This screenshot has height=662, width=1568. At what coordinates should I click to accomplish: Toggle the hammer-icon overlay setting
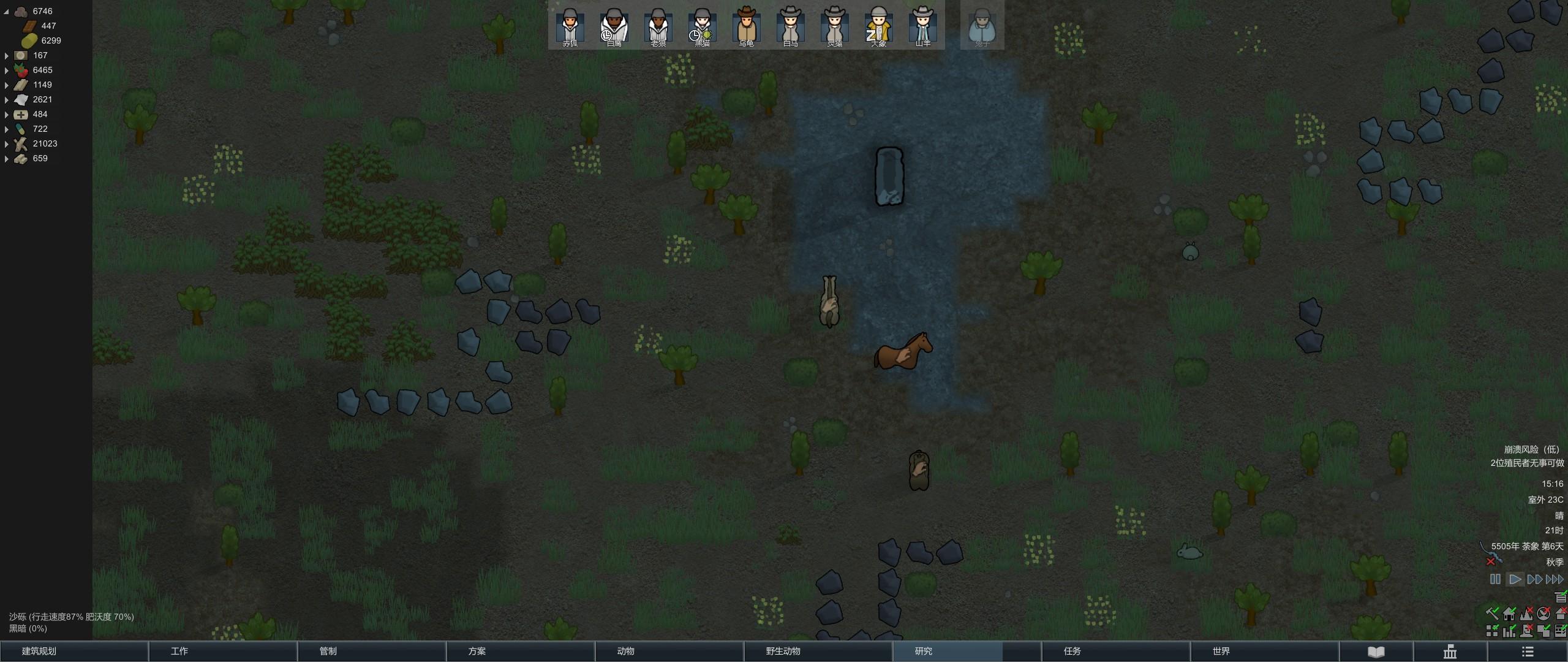coord(1492,612)
